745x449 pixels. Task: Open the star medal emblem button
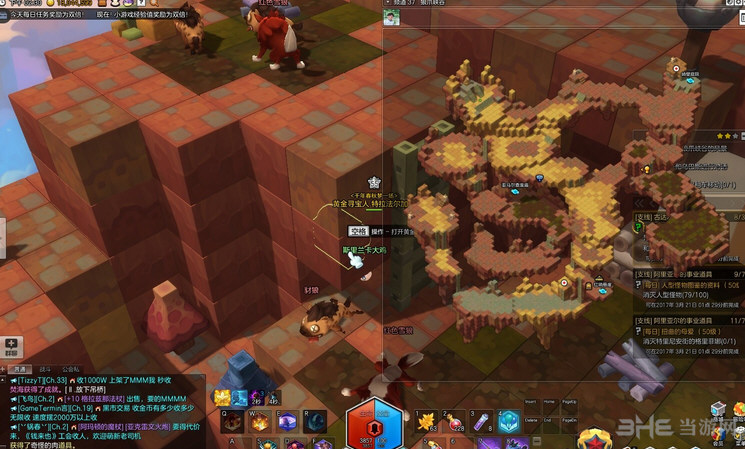[x=595, y=438]
